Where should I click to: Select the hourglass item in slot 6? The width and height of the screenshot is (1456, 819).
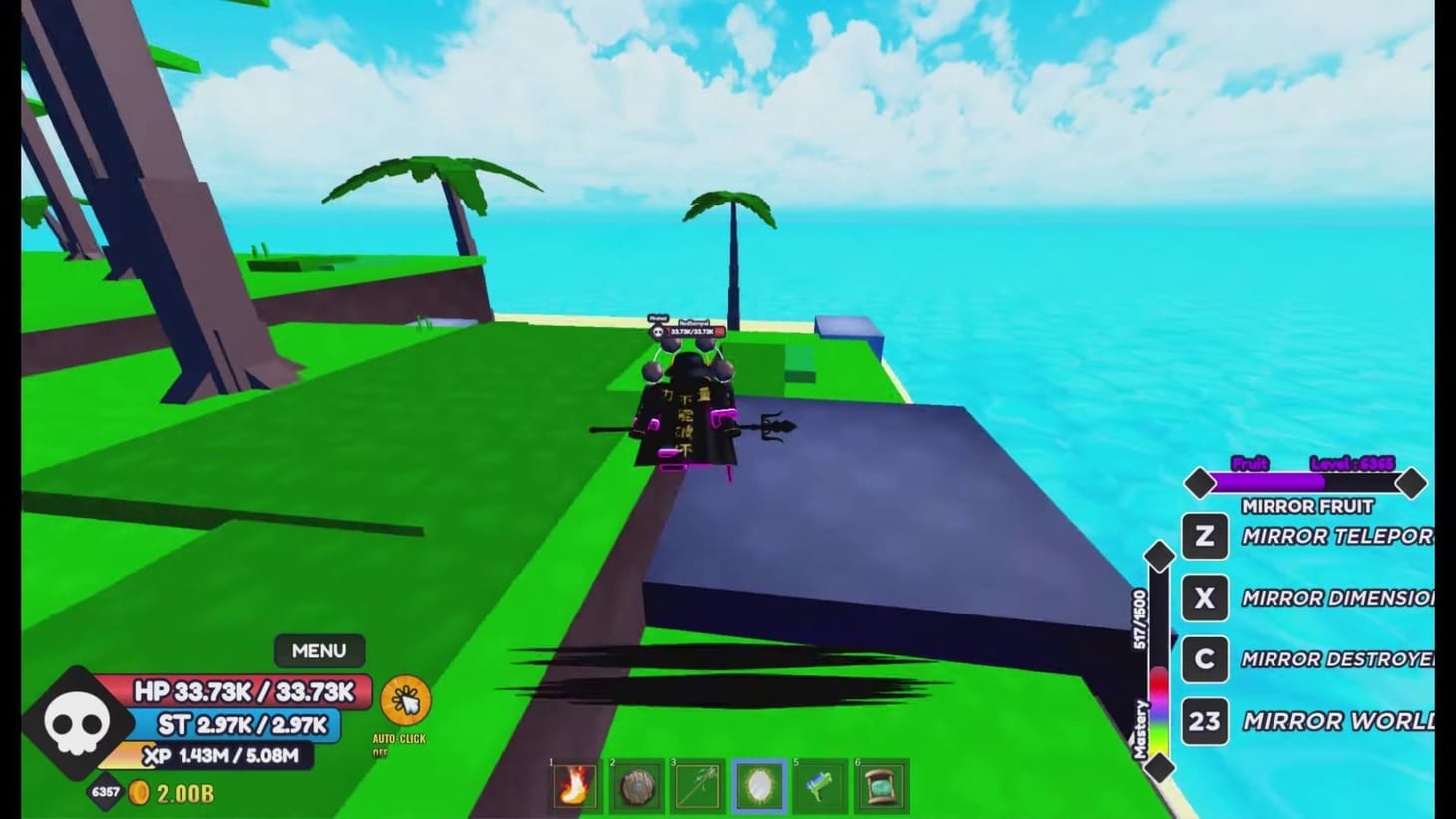pos(882,785)
